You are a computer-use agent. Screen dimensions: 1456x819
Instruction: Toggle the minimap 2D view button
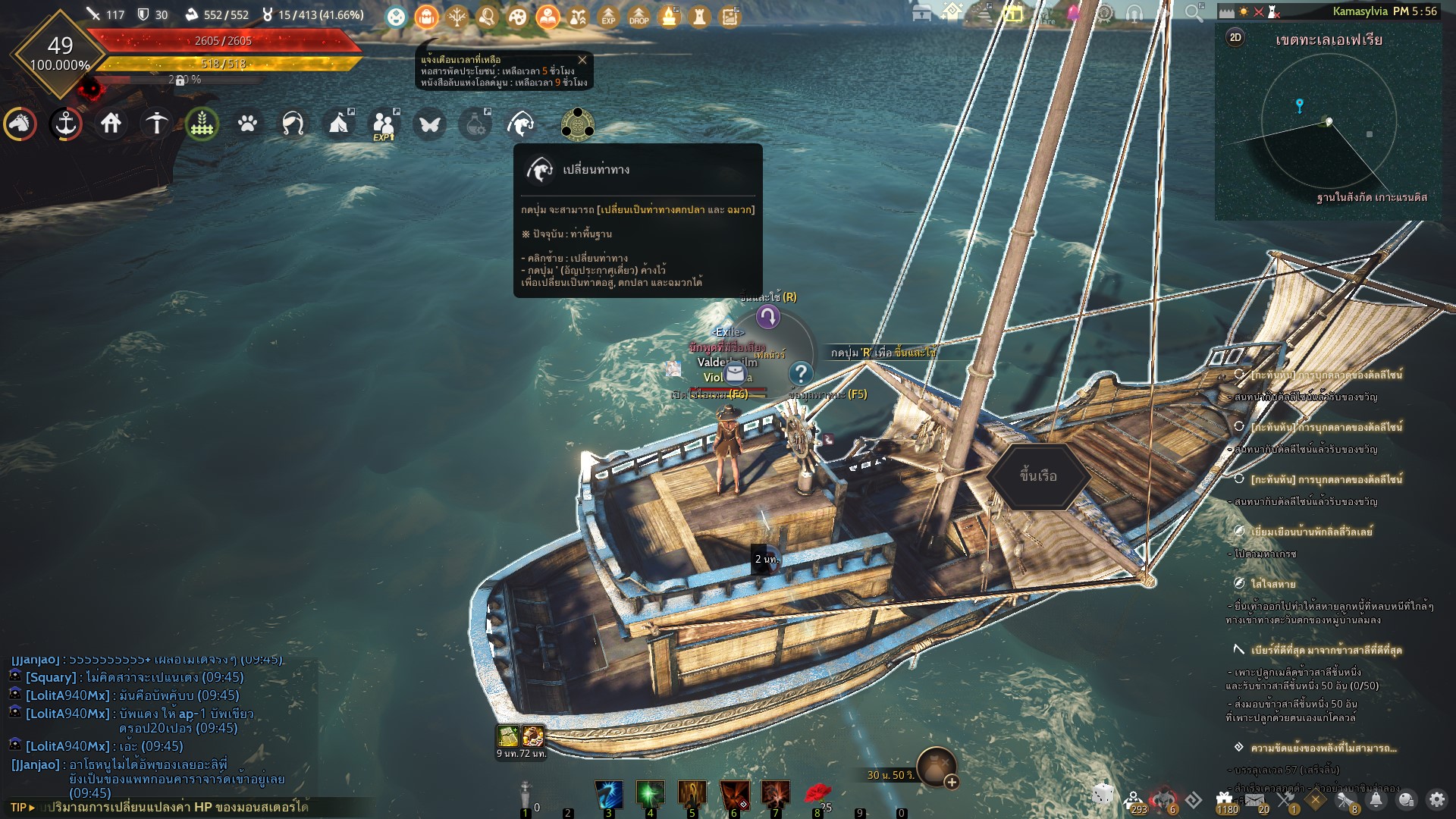1235,38
